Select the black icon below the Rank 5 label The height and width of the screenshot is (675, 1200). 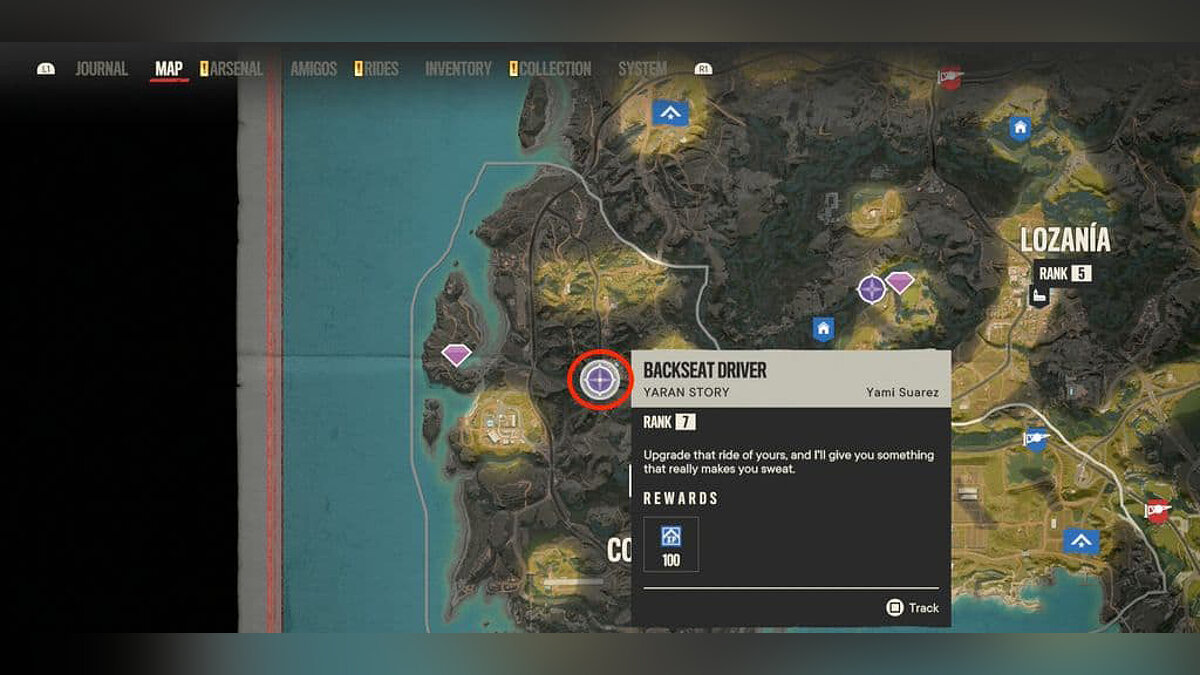(1039, 295)
